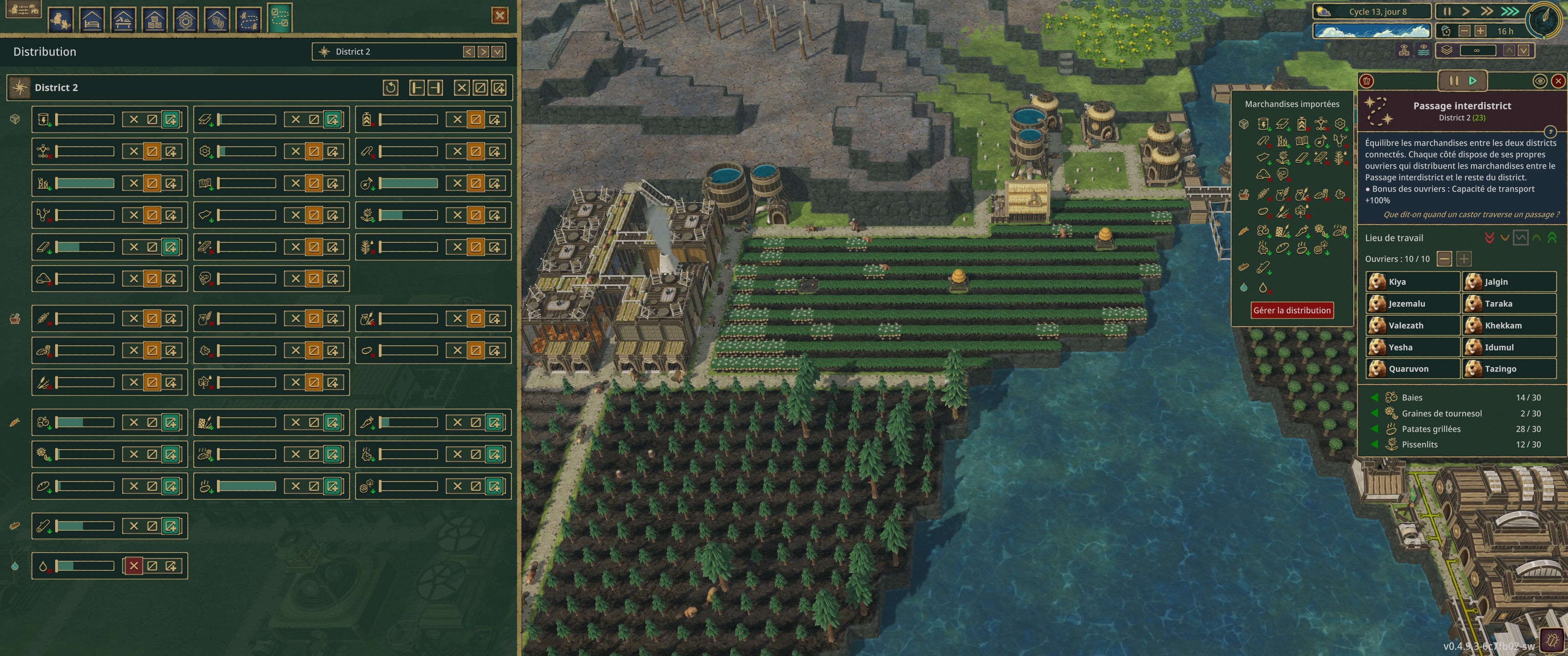
Task: Click the red 'Gérer la distribution' button
Action: [x=1292, y=310]
